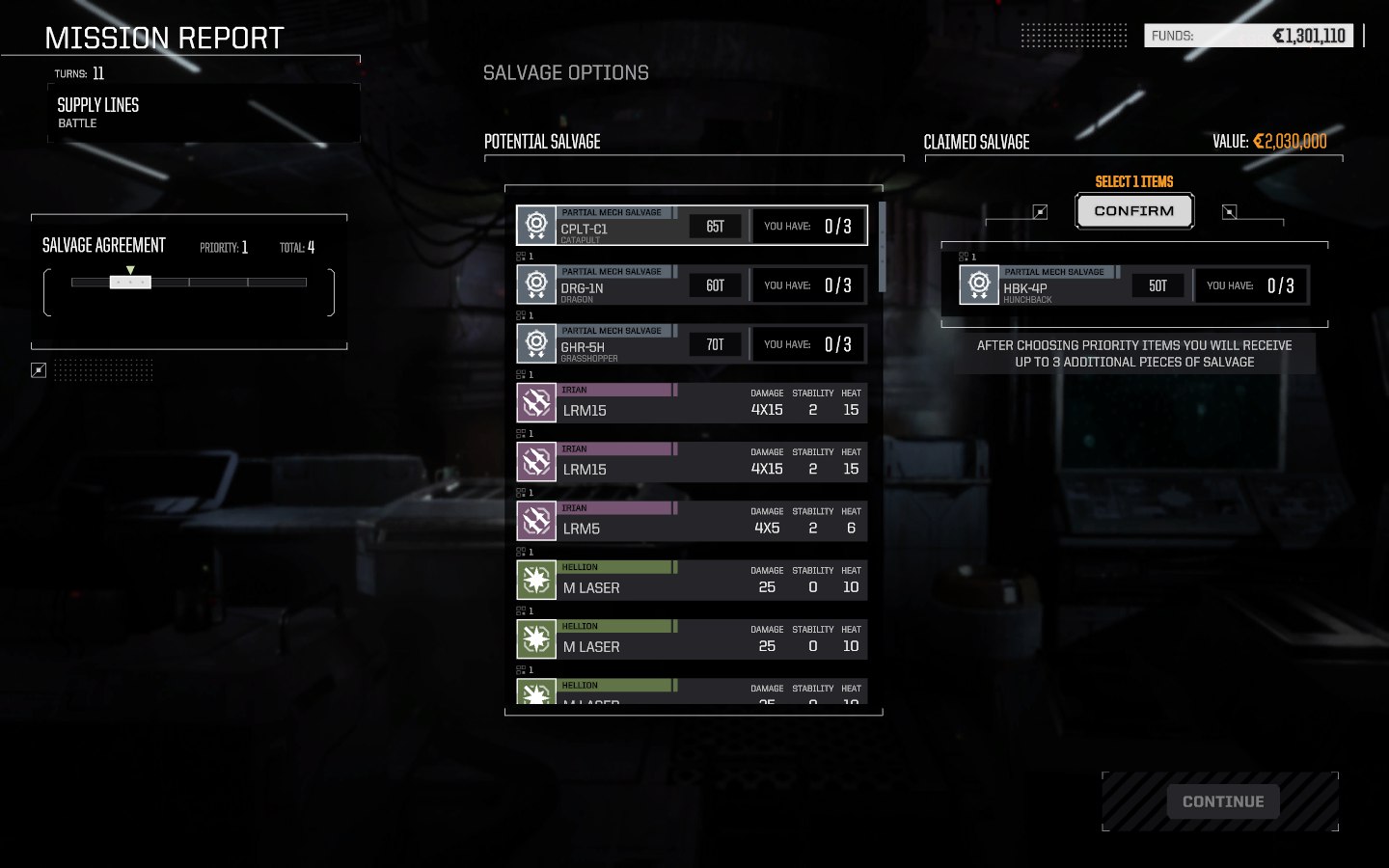This screenshot has width=1389, height=868.
Task: Select the LRM5 weapon salvage
Action: click(x=692, y=522)
